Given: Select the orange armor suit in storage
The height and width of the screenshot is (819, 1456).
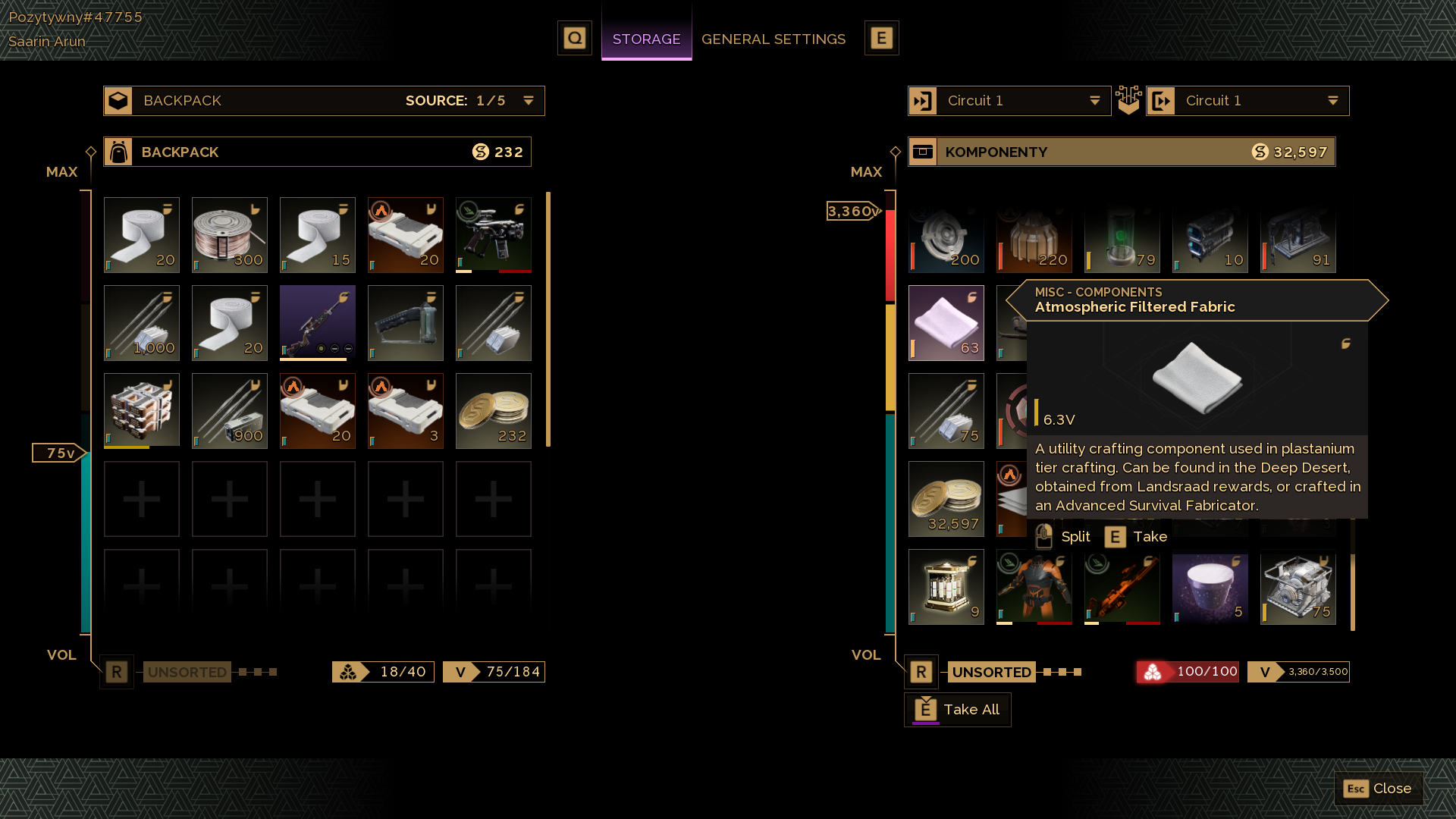Looking at the screenshot, I should [x=1034, y=587].
